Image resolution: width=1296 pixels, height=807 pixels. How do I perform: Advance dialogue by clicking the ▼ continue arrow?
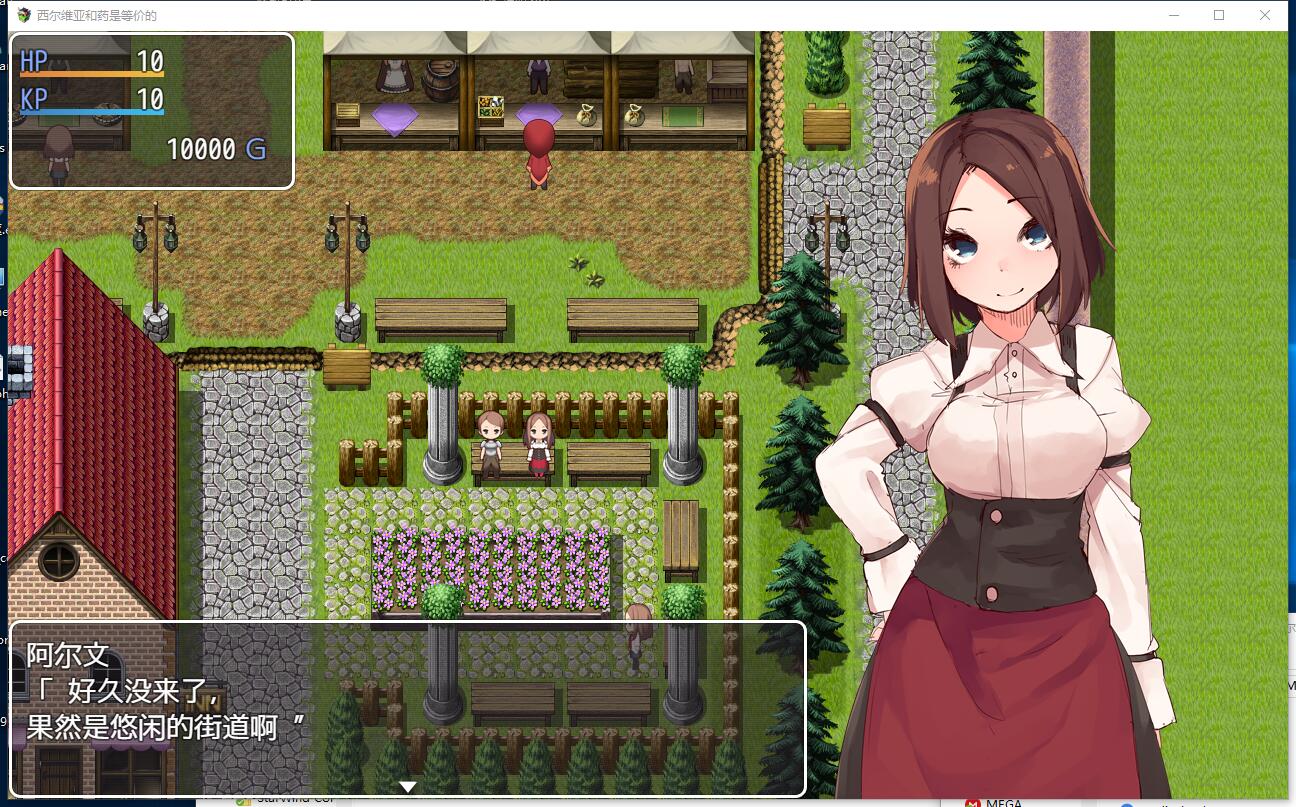(408, 787)
